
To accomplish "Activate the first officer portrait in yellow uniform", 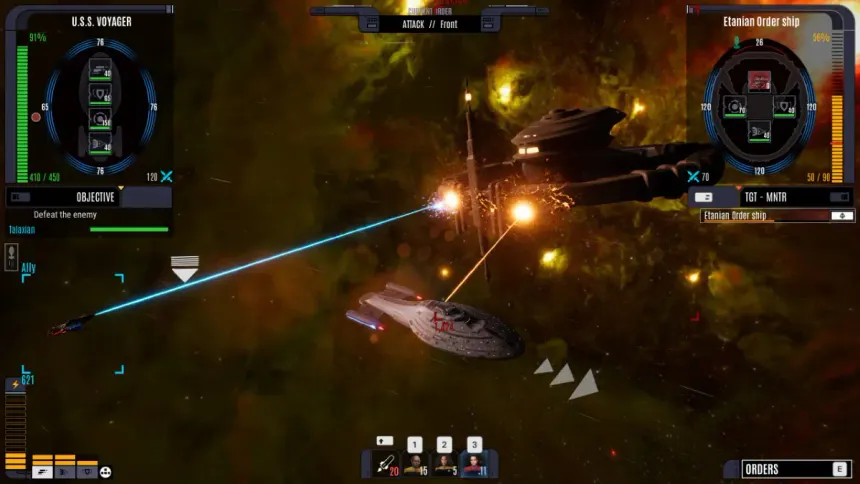I will 415,464.
